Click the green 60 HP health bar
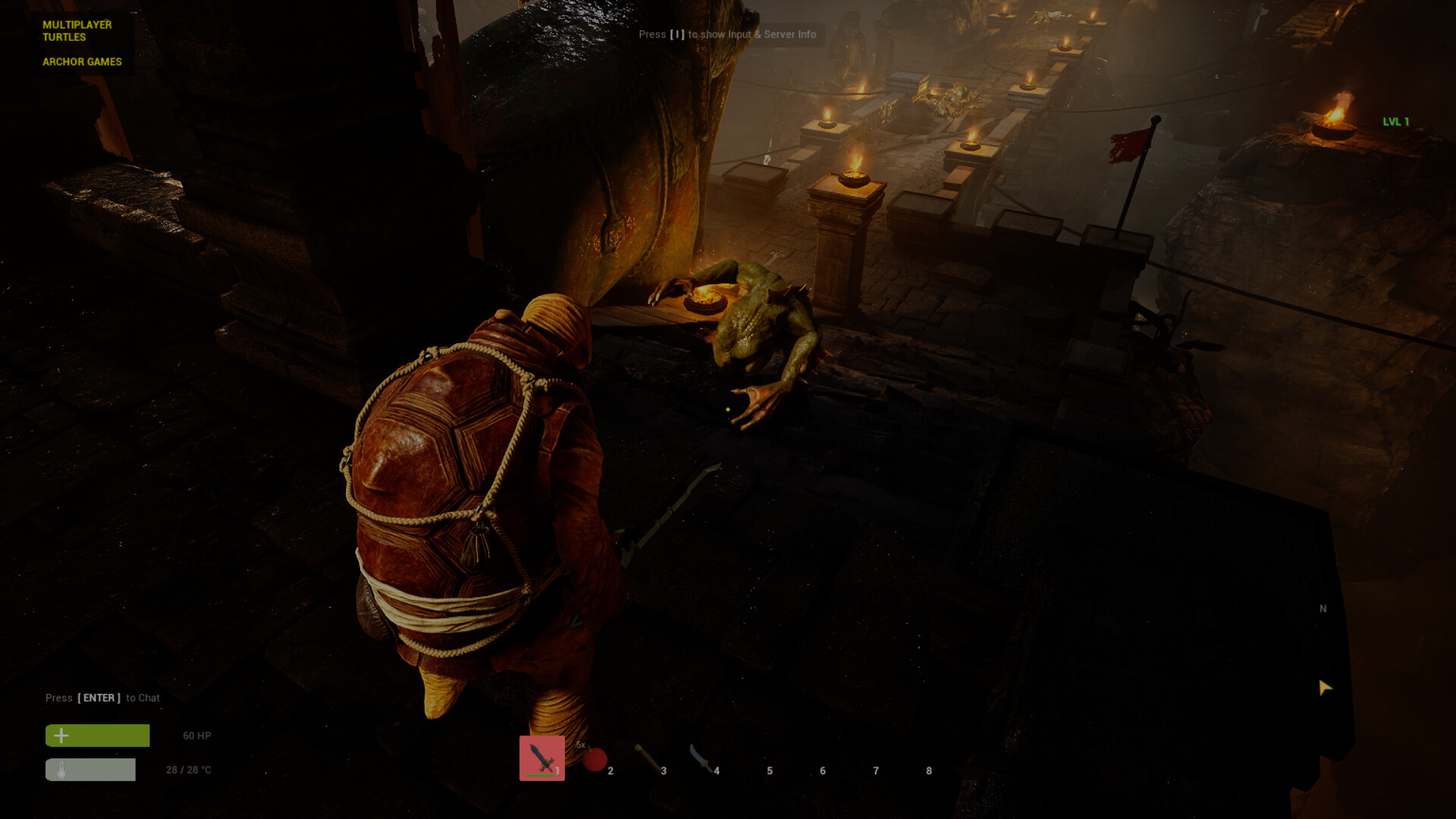The width and height of the screenshot is (1456, 819). tap(97, 735)
